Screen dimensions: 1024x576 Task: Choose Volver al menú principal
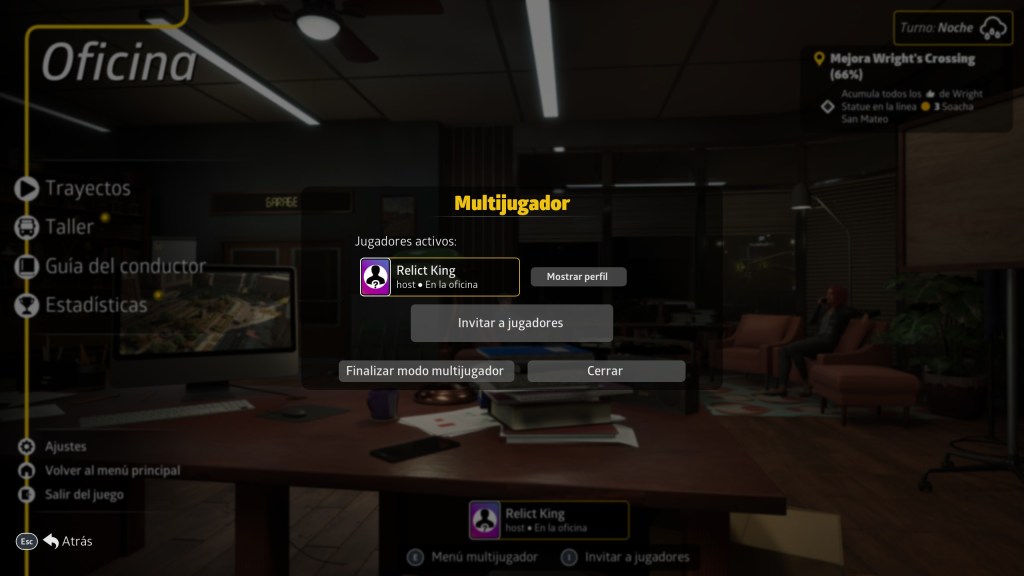[x=112, y=470]
